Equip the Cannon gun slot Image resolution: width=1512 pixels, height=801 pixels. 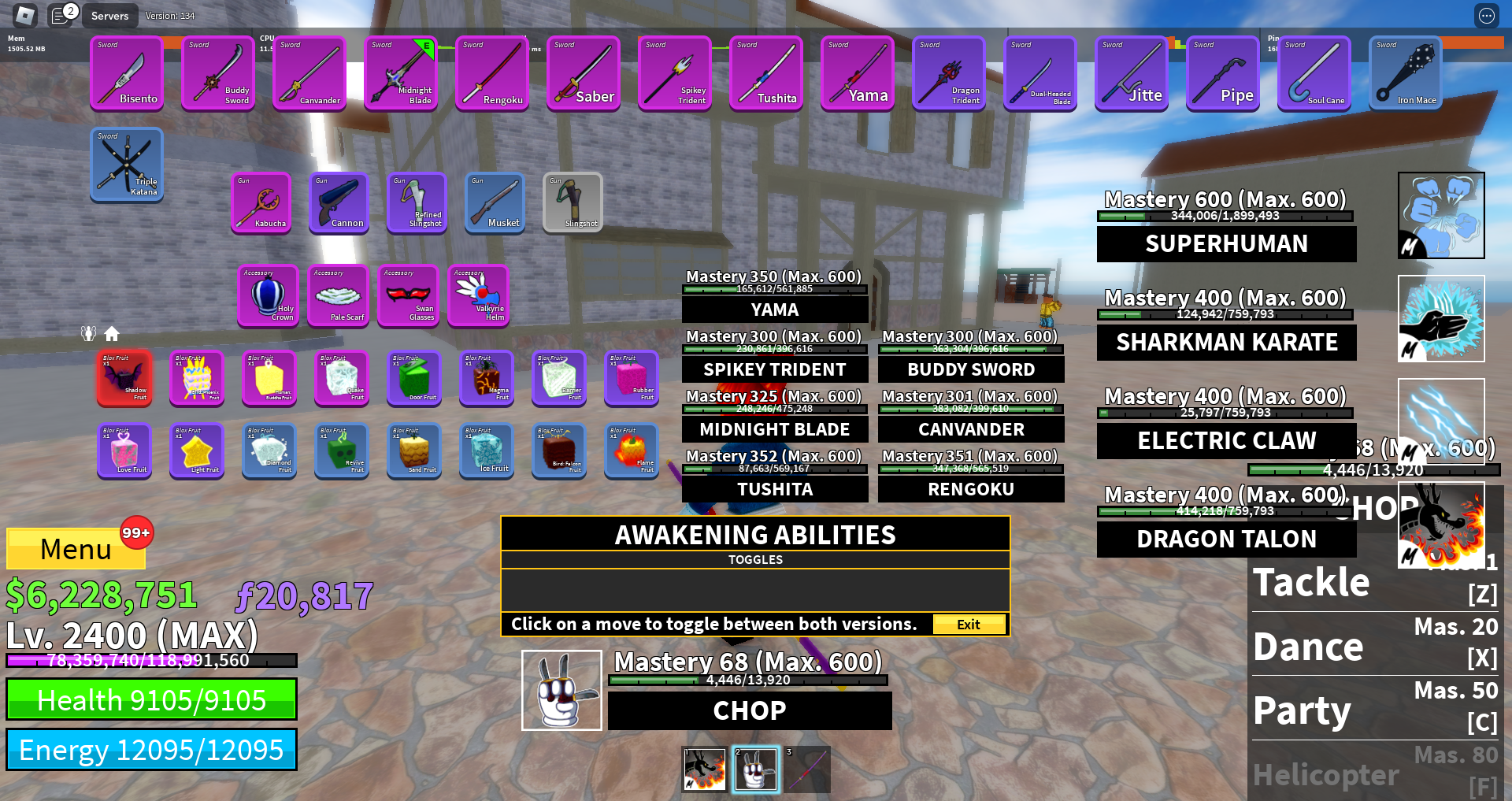click(x=339, y=202)
